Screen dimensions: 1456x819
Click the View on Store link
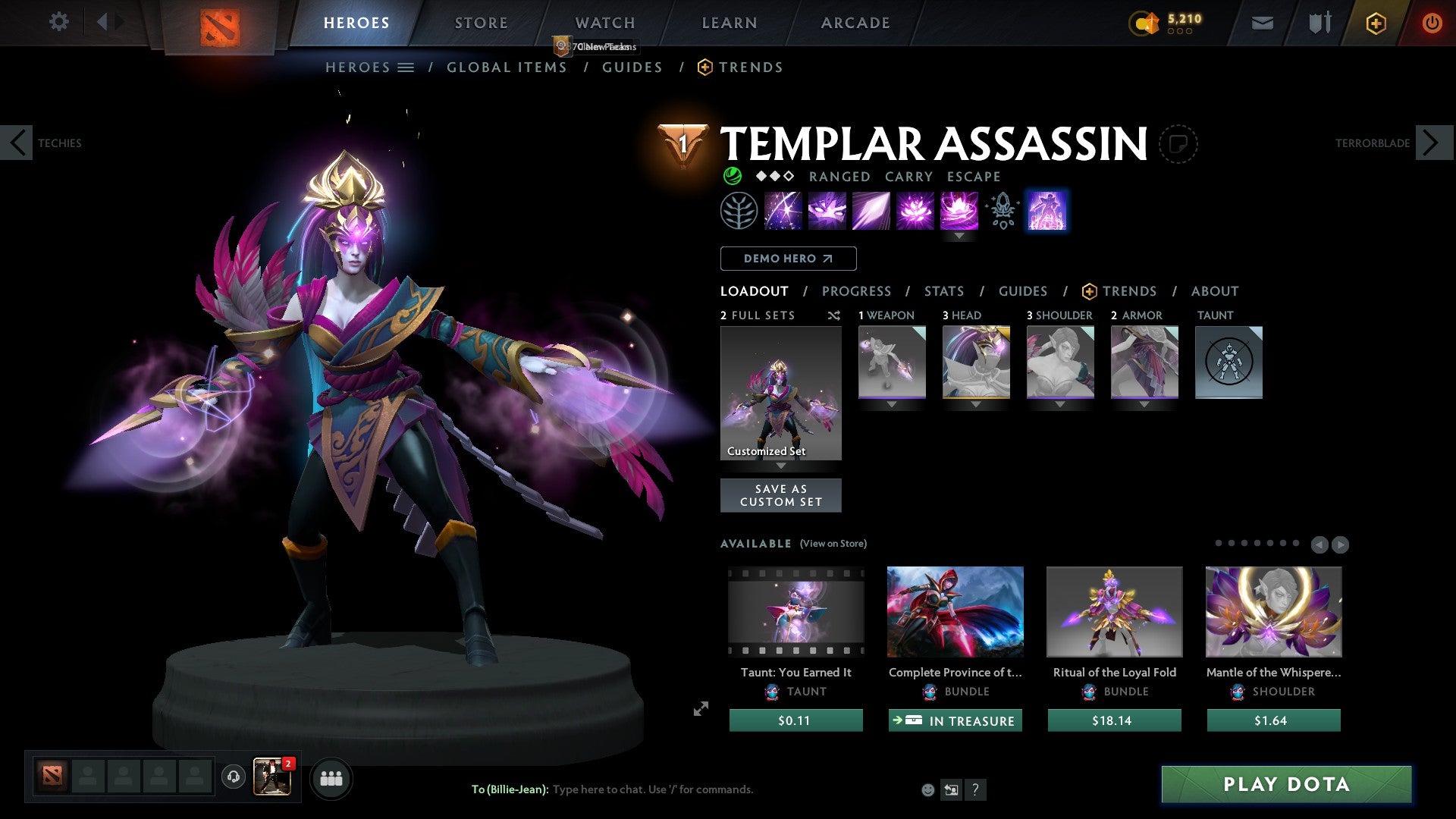(833, 544)
